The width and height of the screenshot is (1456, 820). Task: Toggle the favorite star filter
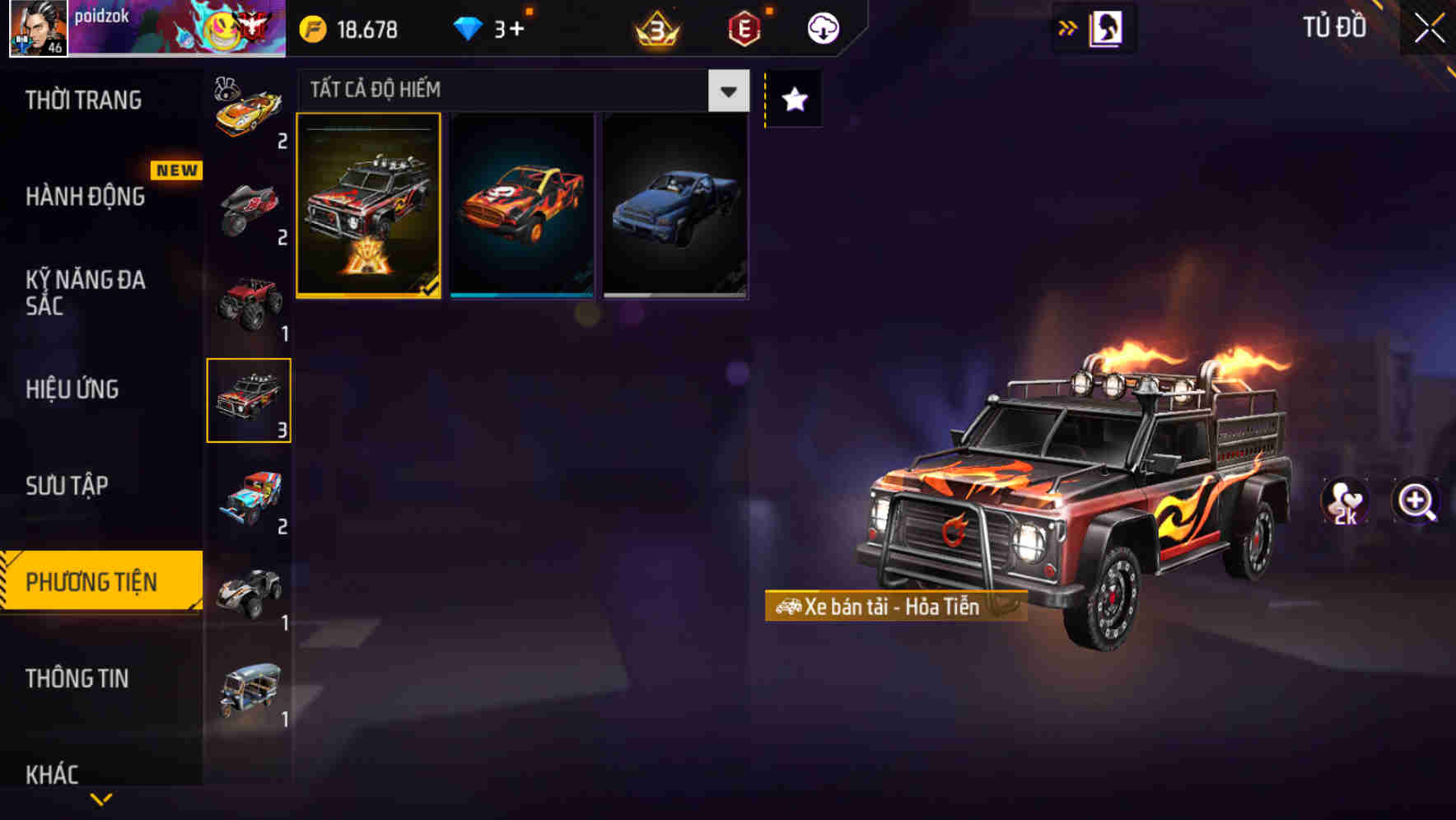pyautogui.click(x=792, y=100)
